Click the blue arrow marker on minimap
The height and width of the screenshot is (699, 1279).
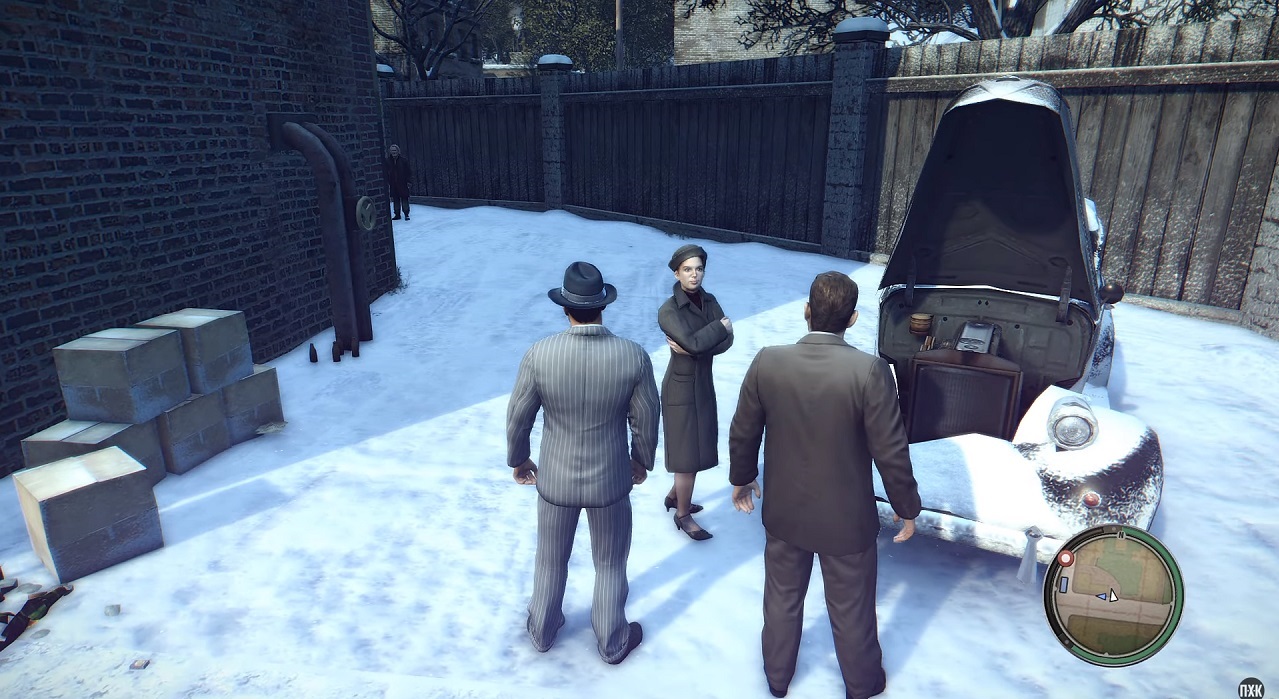point(1102,596)
